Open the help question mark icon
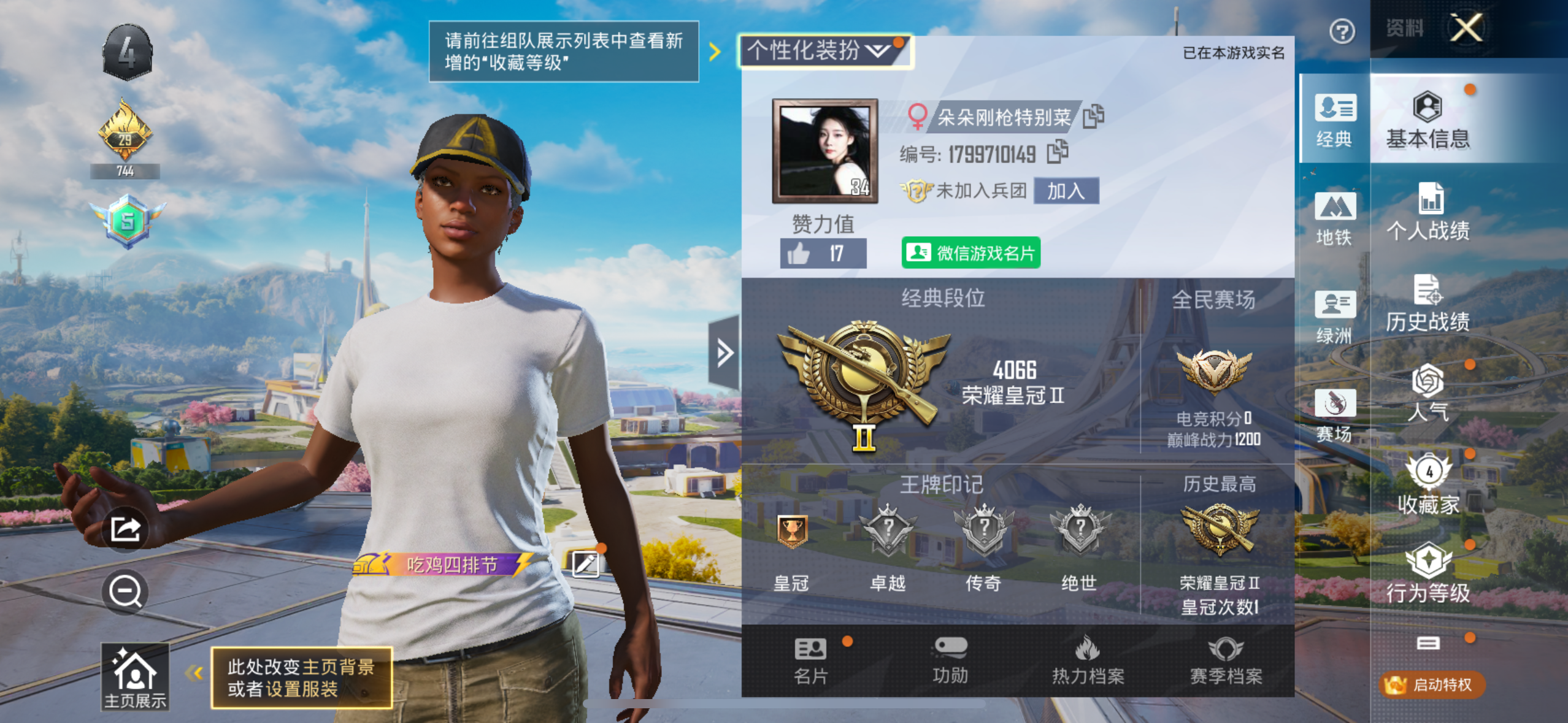Image resolution: width=1568 pixels, height=723 pixels. pos(1343,30)
